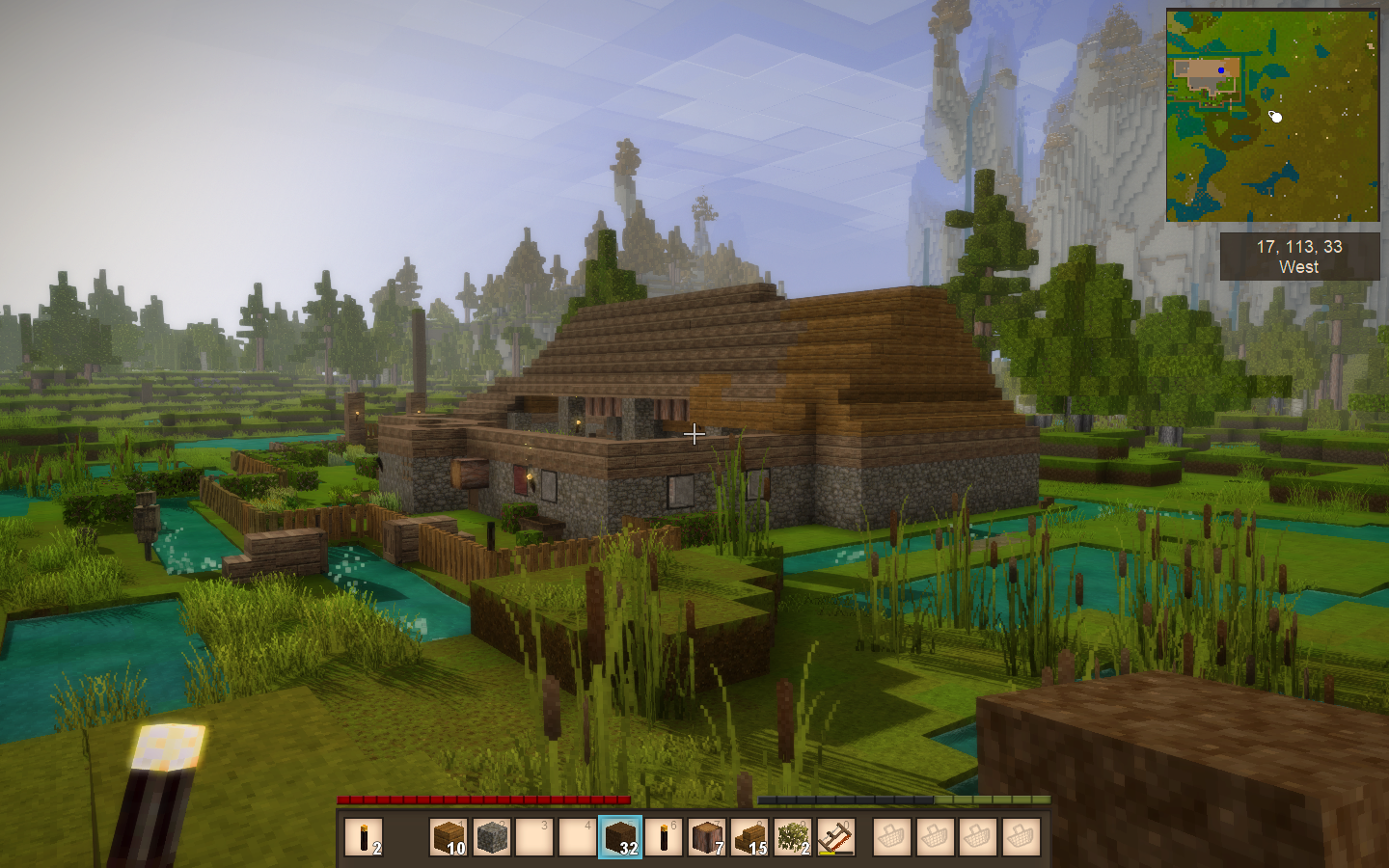Select the dark soil block stack of 32
Screen dimensions: 1389x868
619,837
